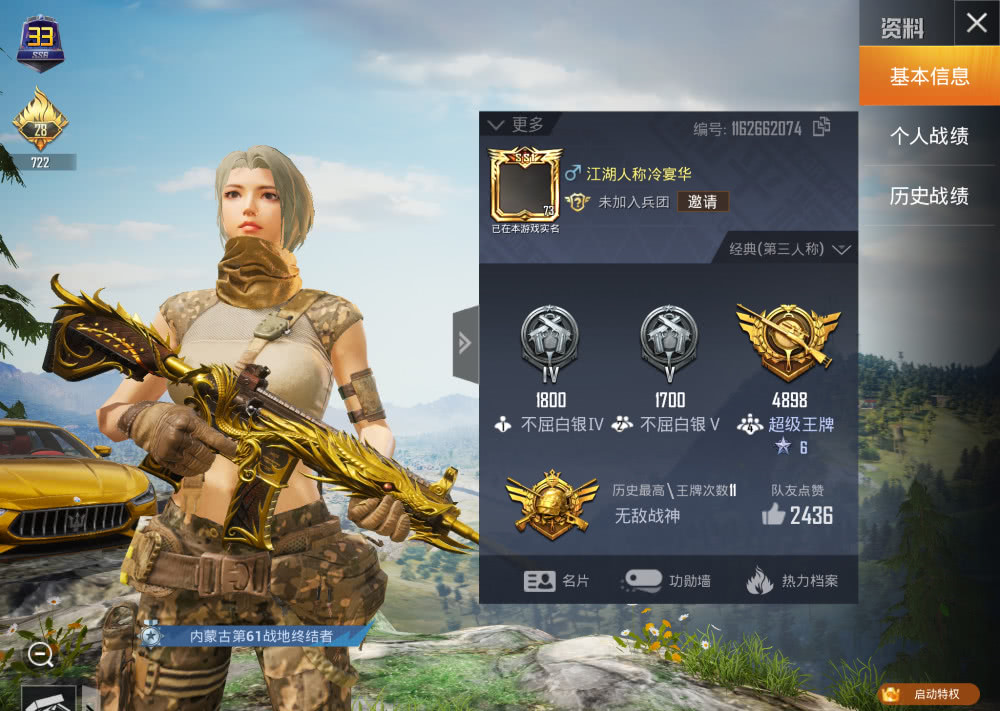Copy the player ID number
Image resolution: width=1000 pixels, height=711 pixels.
pos(822,127)
